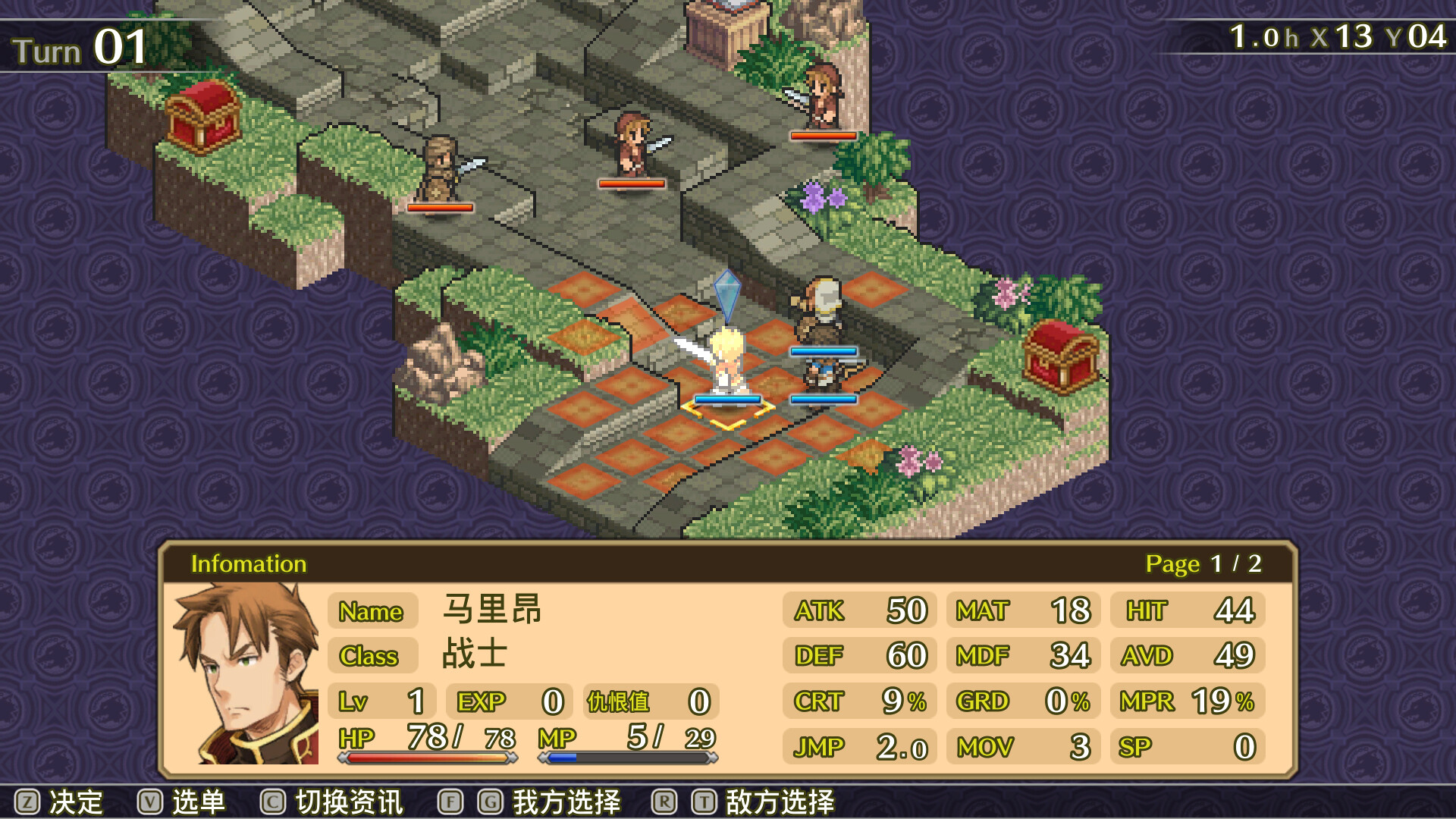
Task: Click the Infomation panel title
Action: point(249,564)
